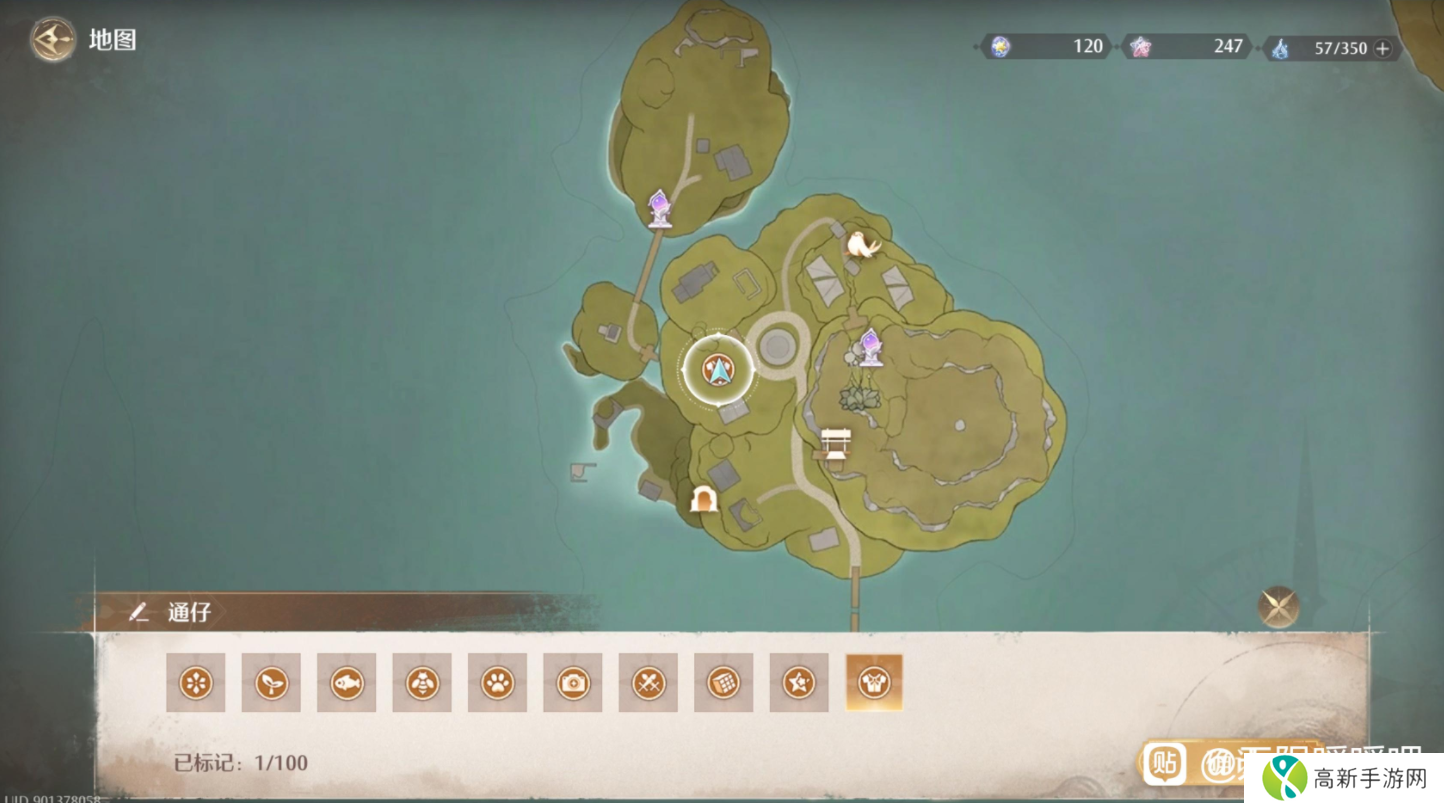Edit the marker name 通仔
Image resolution: width=1444 pixels, height=803 pixels.
coord(139,612)
